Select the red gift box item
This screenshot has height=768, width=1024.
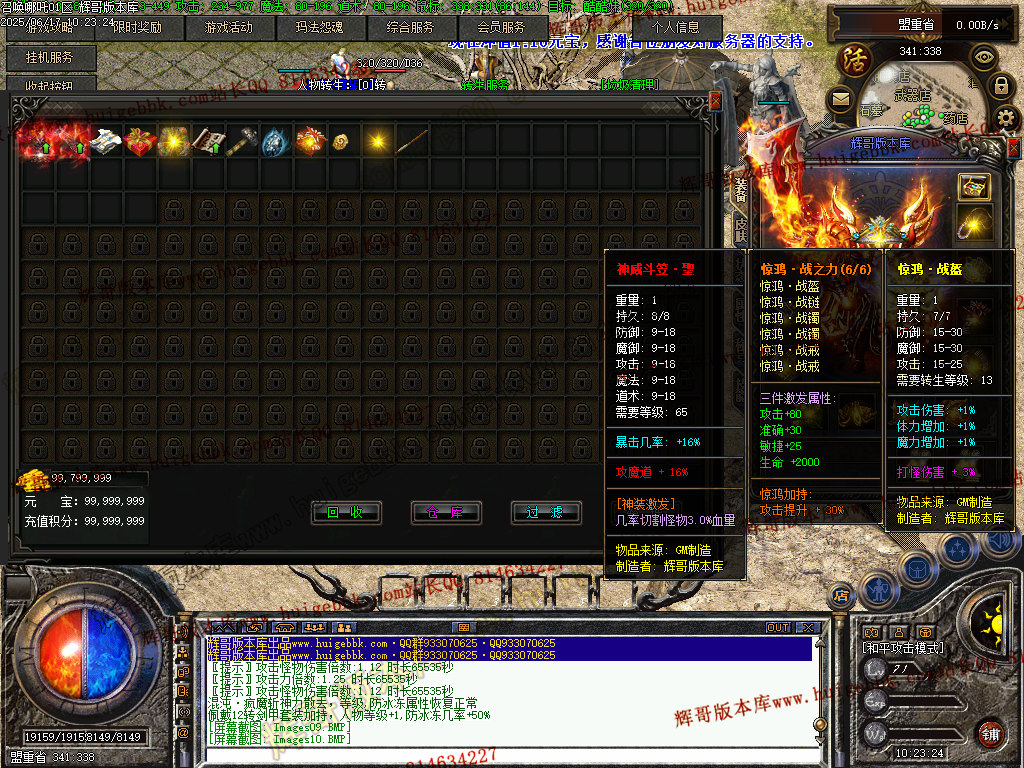pyautogui.click(x=140, y=143)
